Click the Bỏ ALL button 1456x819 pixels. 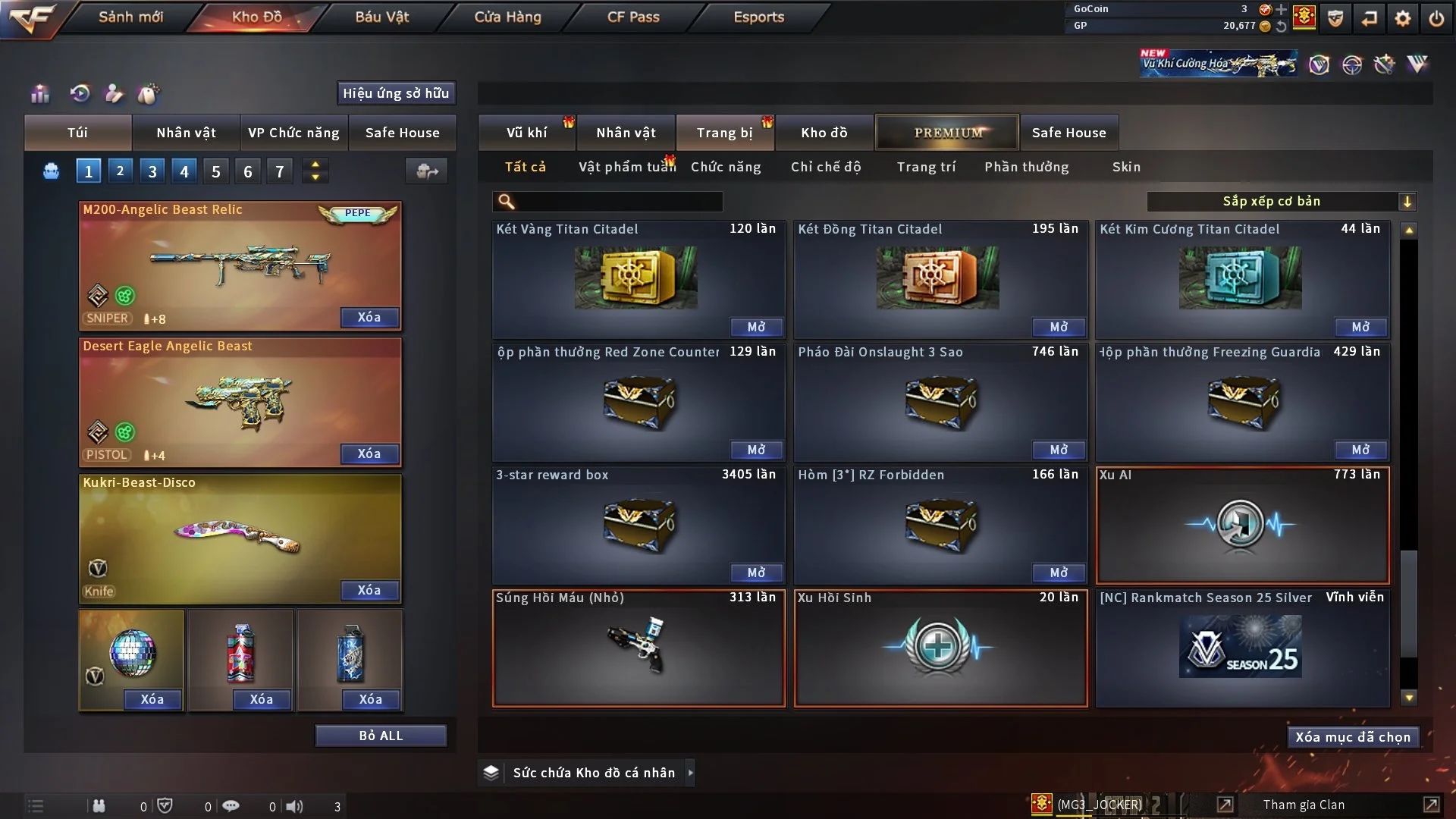point(381,736)
